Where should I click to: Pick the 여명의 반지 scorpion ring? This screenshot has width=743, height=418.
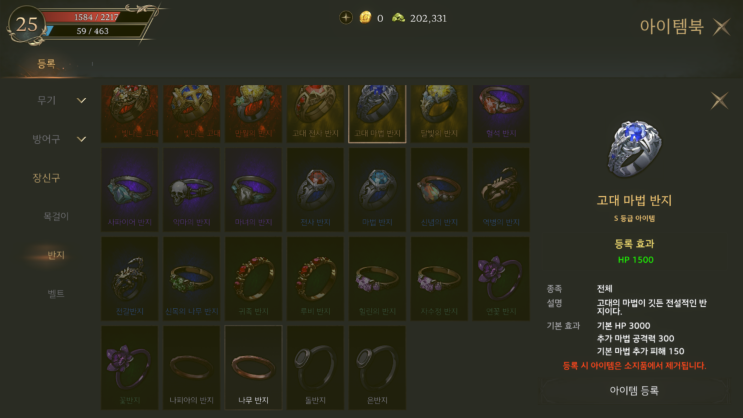click(501, 190)
